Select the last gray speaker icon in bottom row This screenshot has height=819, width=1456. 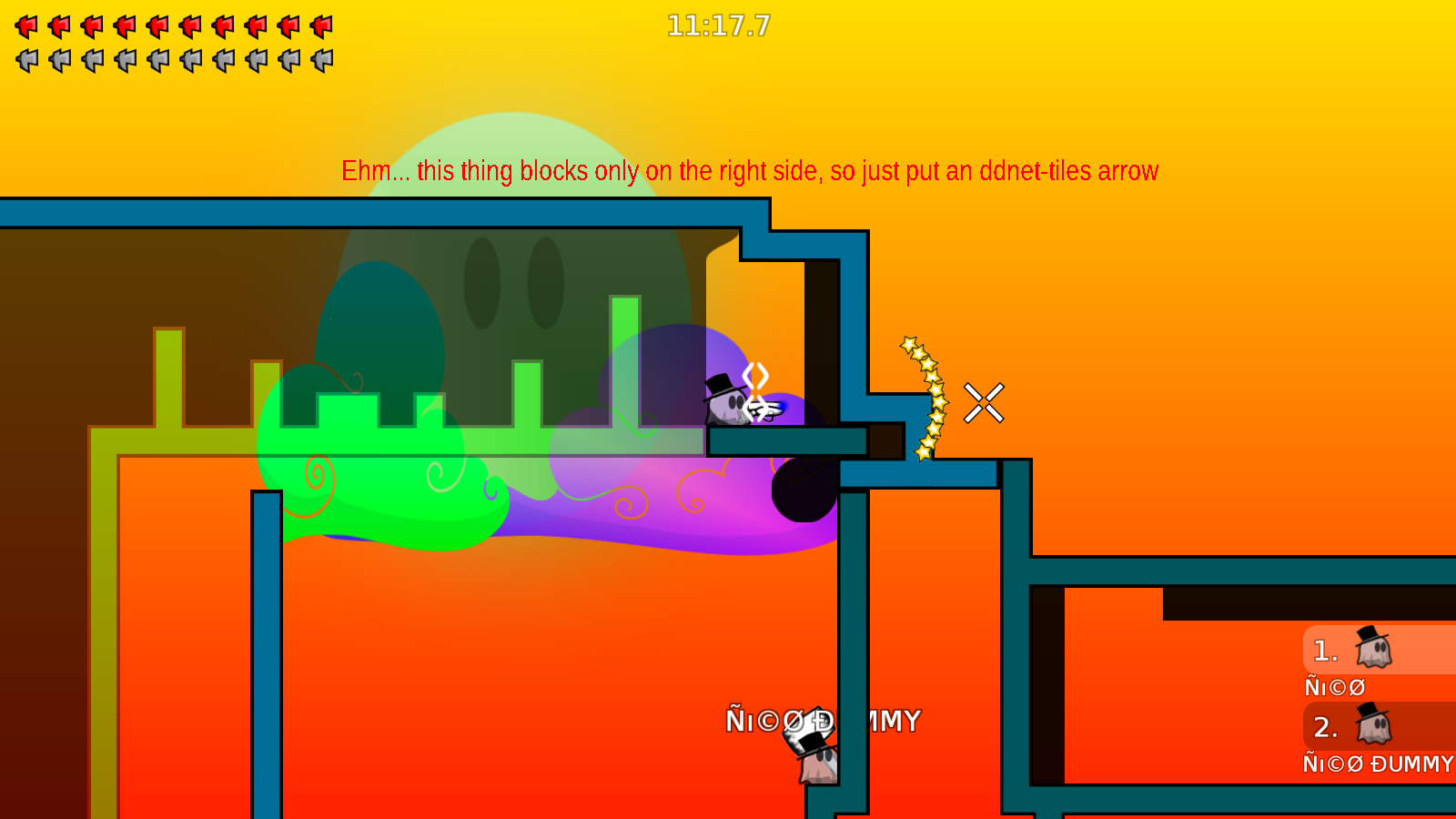pyautogui.click(x=319, y=61)
